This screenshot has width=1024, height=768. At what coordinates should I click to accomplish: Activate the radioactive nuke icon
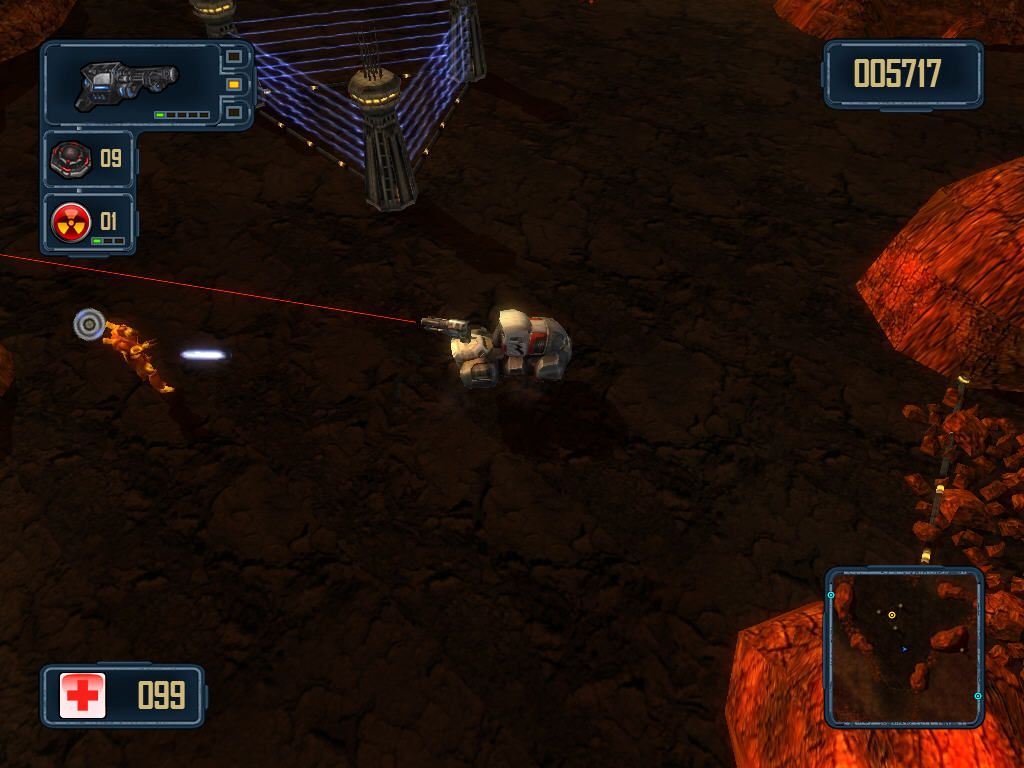(71, 221)
